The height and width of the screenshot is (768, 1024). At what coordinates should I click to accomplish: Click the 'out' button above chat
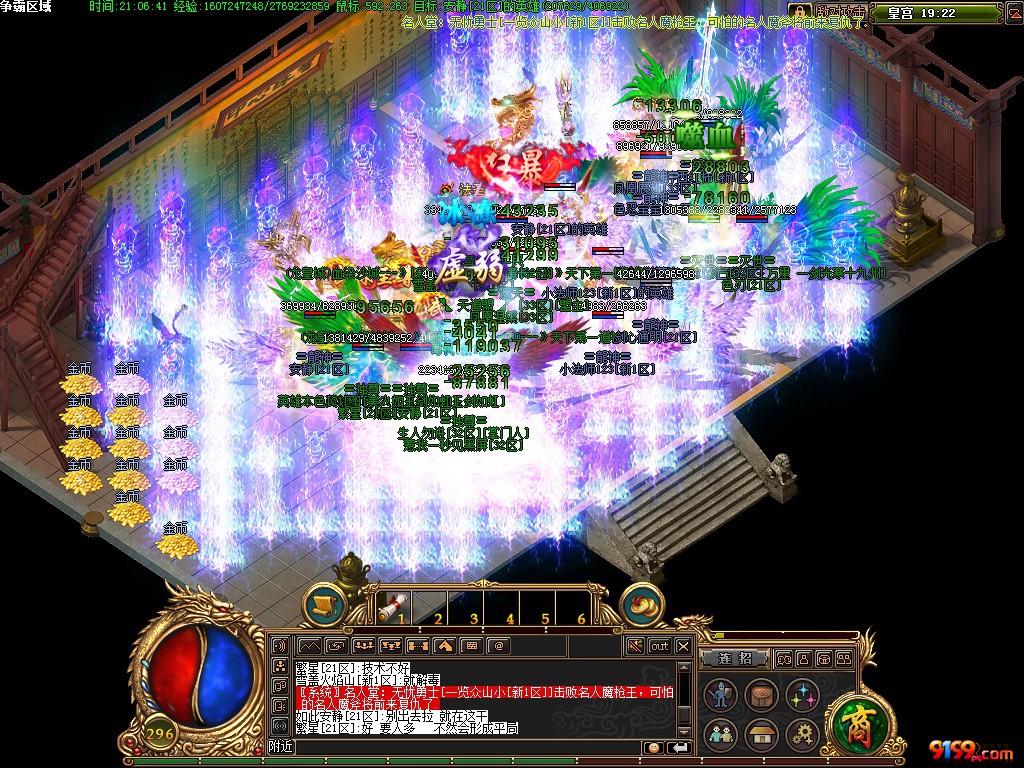(x=659, y=646)
